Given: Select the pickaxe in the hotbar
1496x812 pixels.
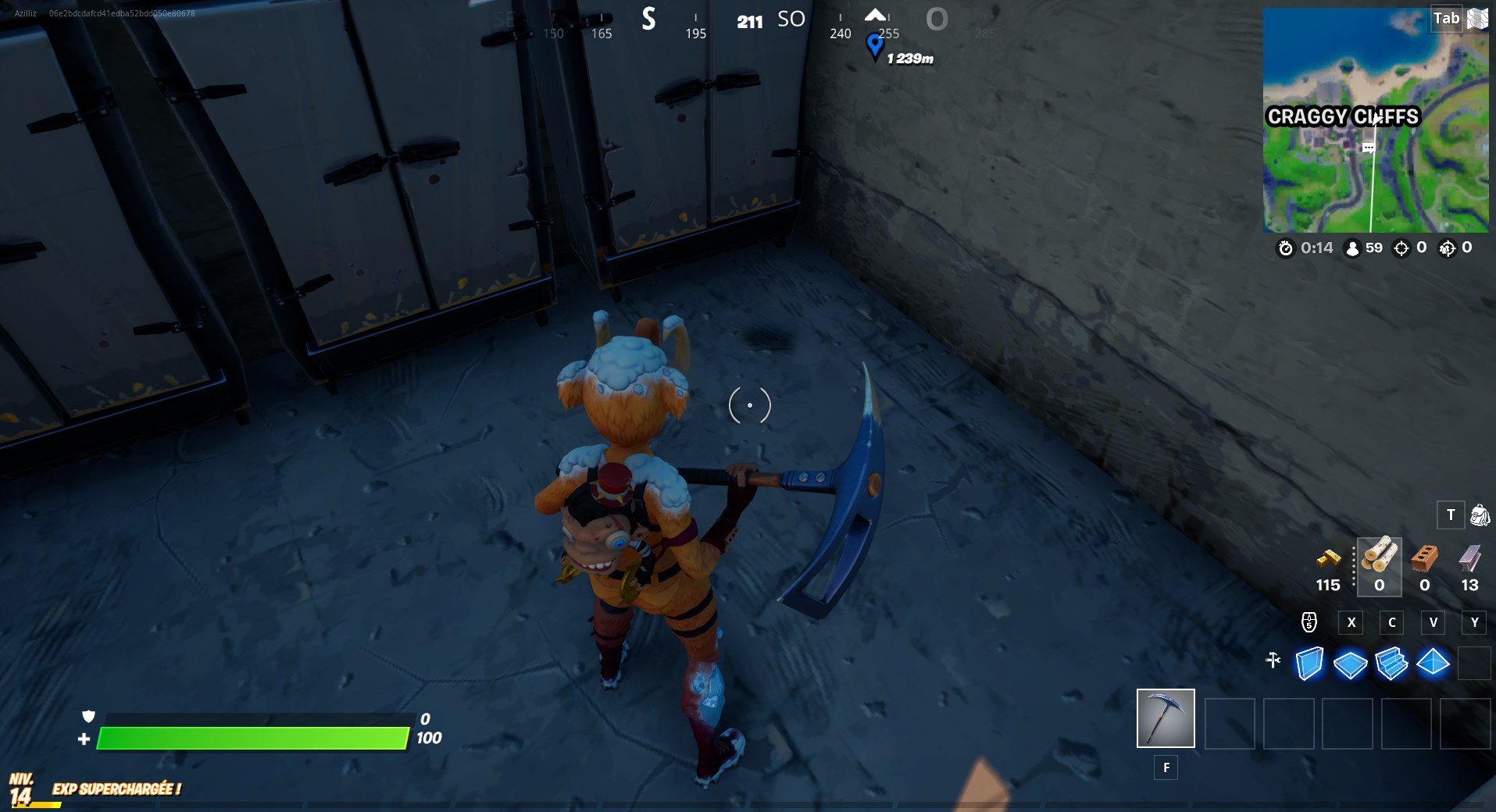Looking at the screenshot, I should tap(1166, 717).
